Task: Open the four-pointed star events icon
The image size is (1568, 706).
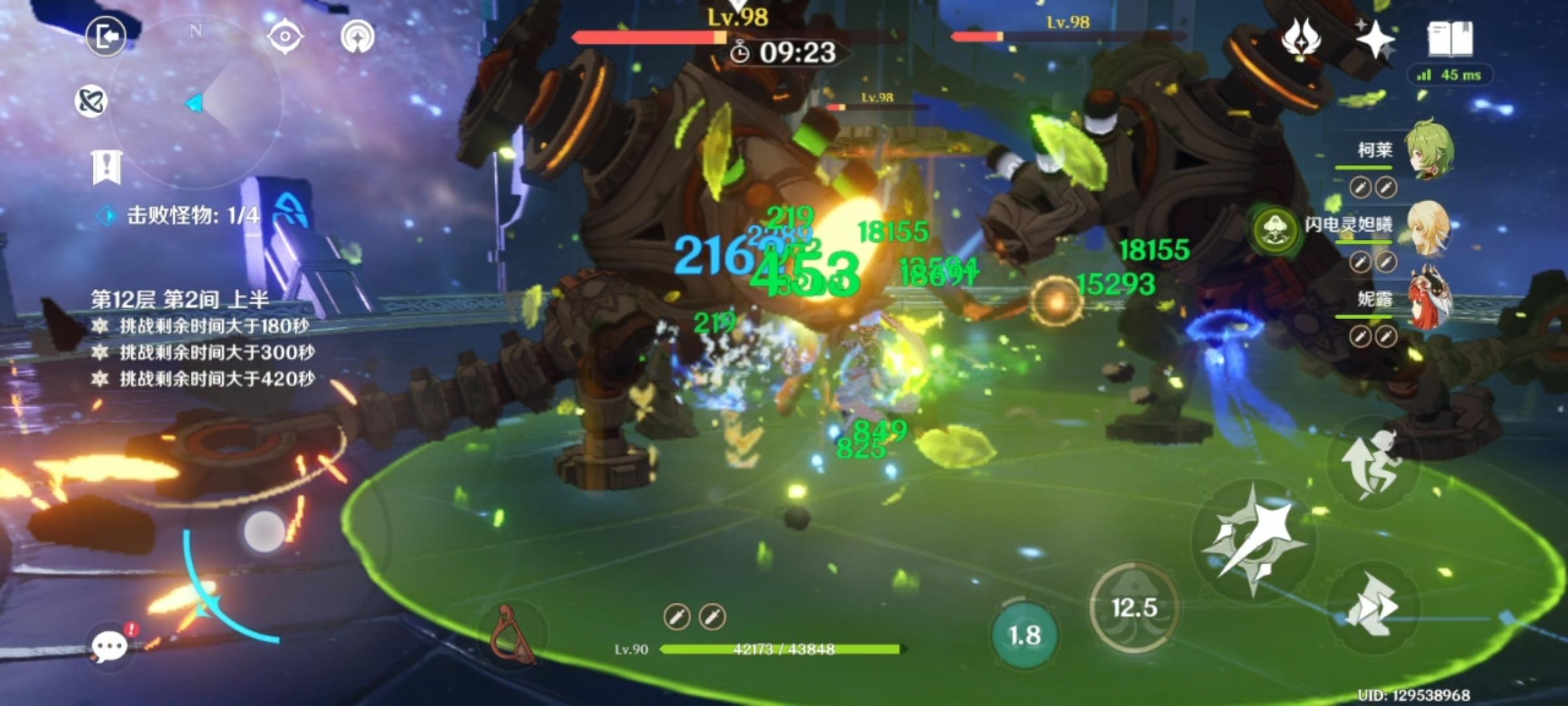Action: tap(1375, 39)
